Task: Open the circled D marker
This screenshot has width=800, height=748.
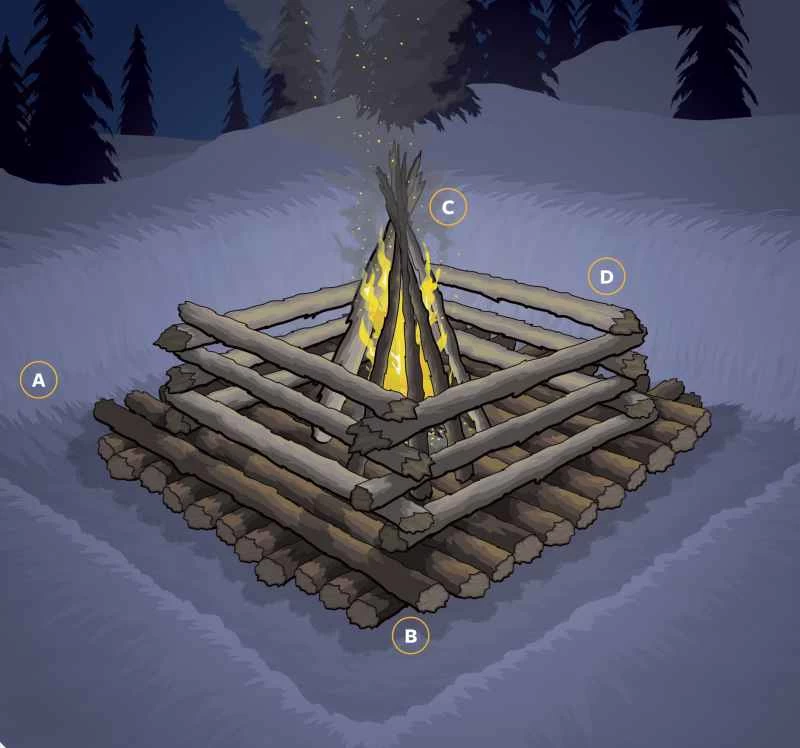Action: tap(606, 275)
